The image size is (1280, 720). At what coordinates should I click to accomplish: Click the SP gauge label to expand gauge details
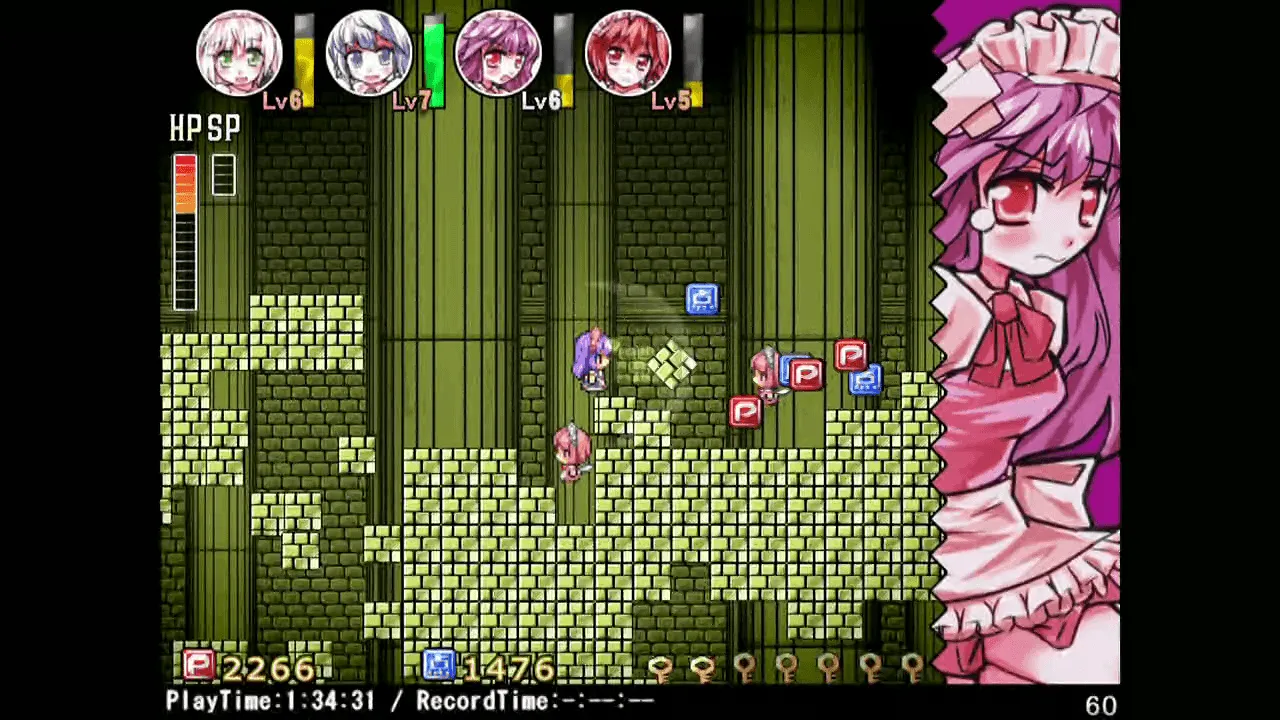pos(224,128)
